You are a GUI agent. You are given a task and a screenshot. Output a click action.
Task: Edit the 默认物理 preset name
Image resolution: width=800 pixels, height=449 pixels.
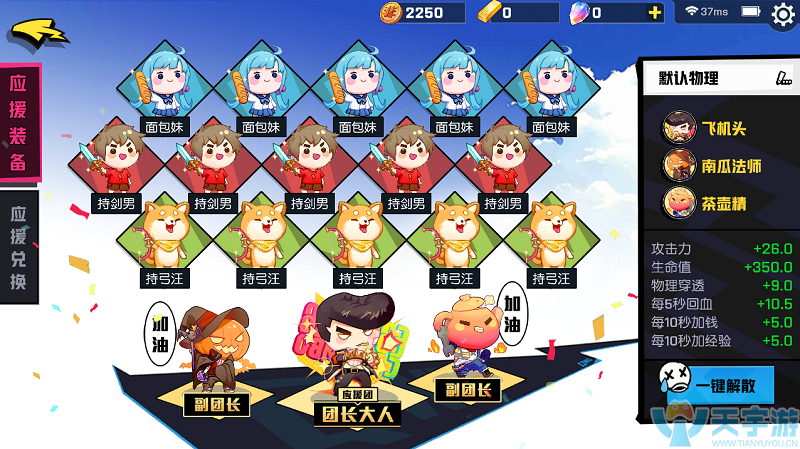coord(783,78)
